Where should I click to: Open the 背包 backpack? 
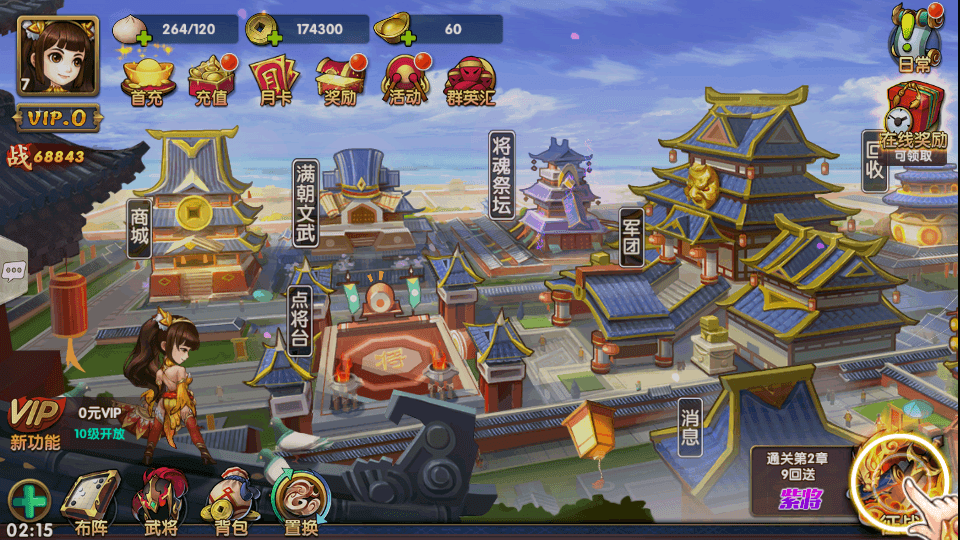point(227,502)
